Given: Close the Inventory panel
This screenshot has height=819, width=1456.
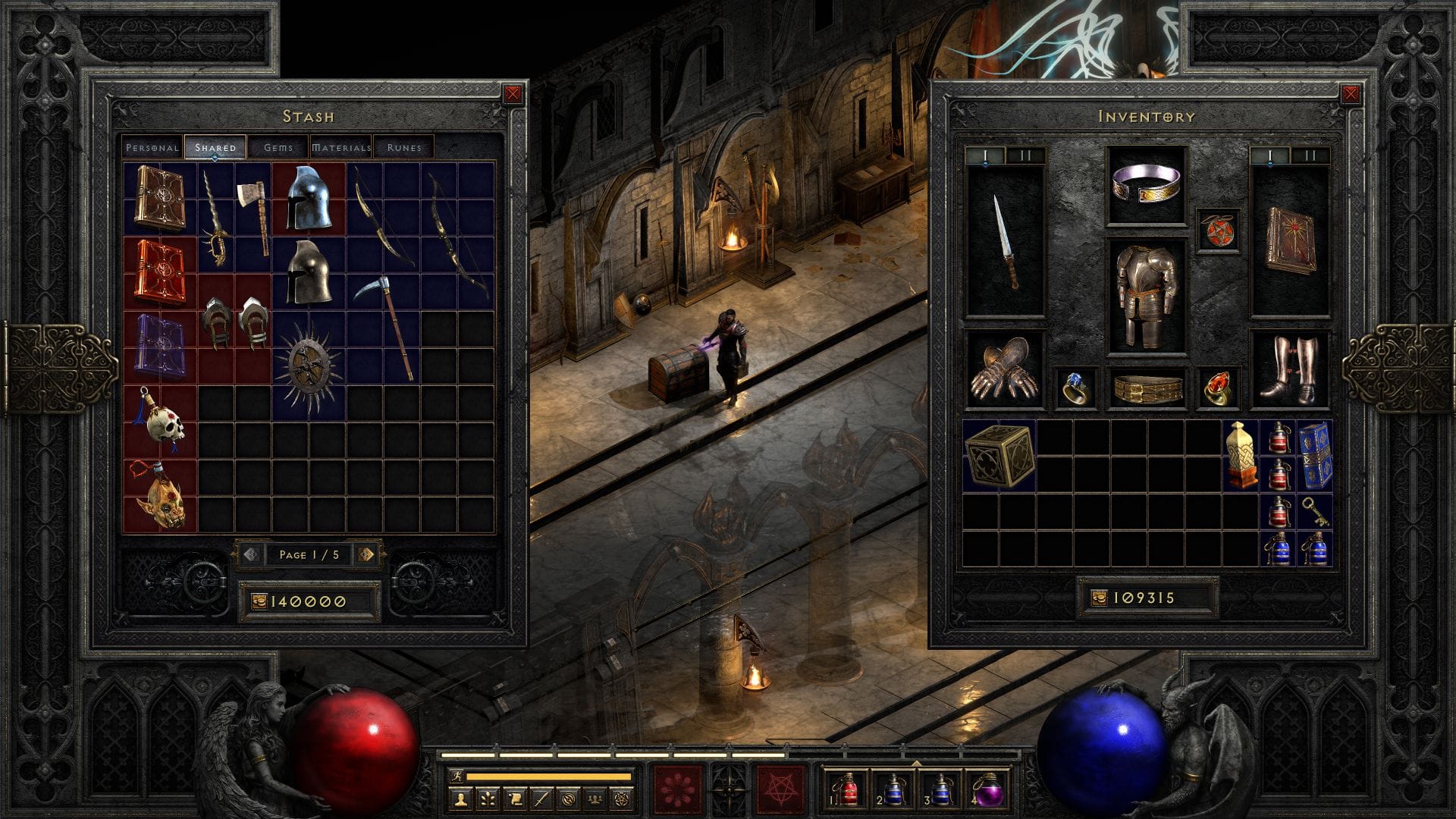Looking at the screenshot, I should 1351,94.
